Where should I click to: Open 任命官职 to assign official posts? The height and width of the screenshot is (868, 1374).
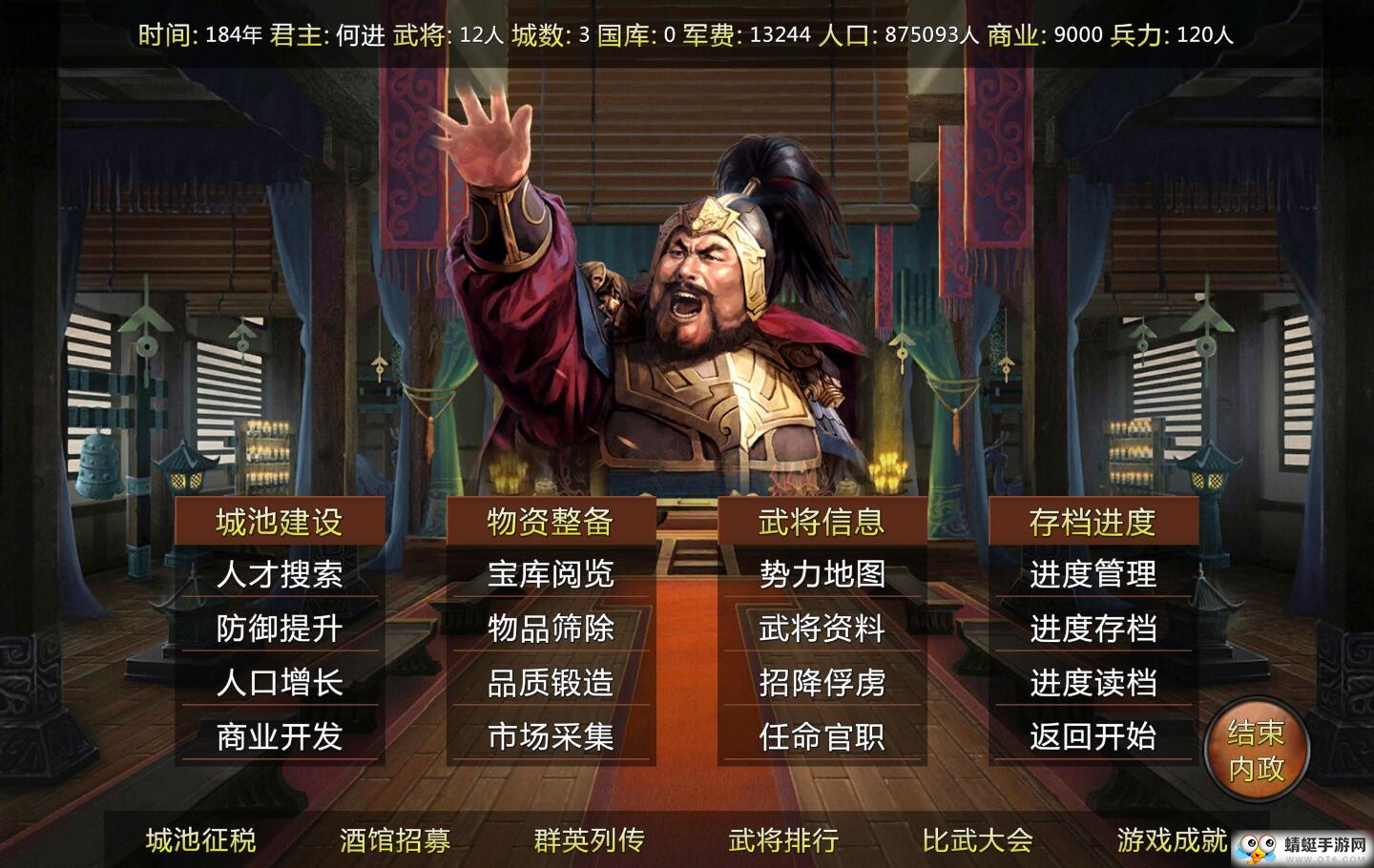point(822,737)
